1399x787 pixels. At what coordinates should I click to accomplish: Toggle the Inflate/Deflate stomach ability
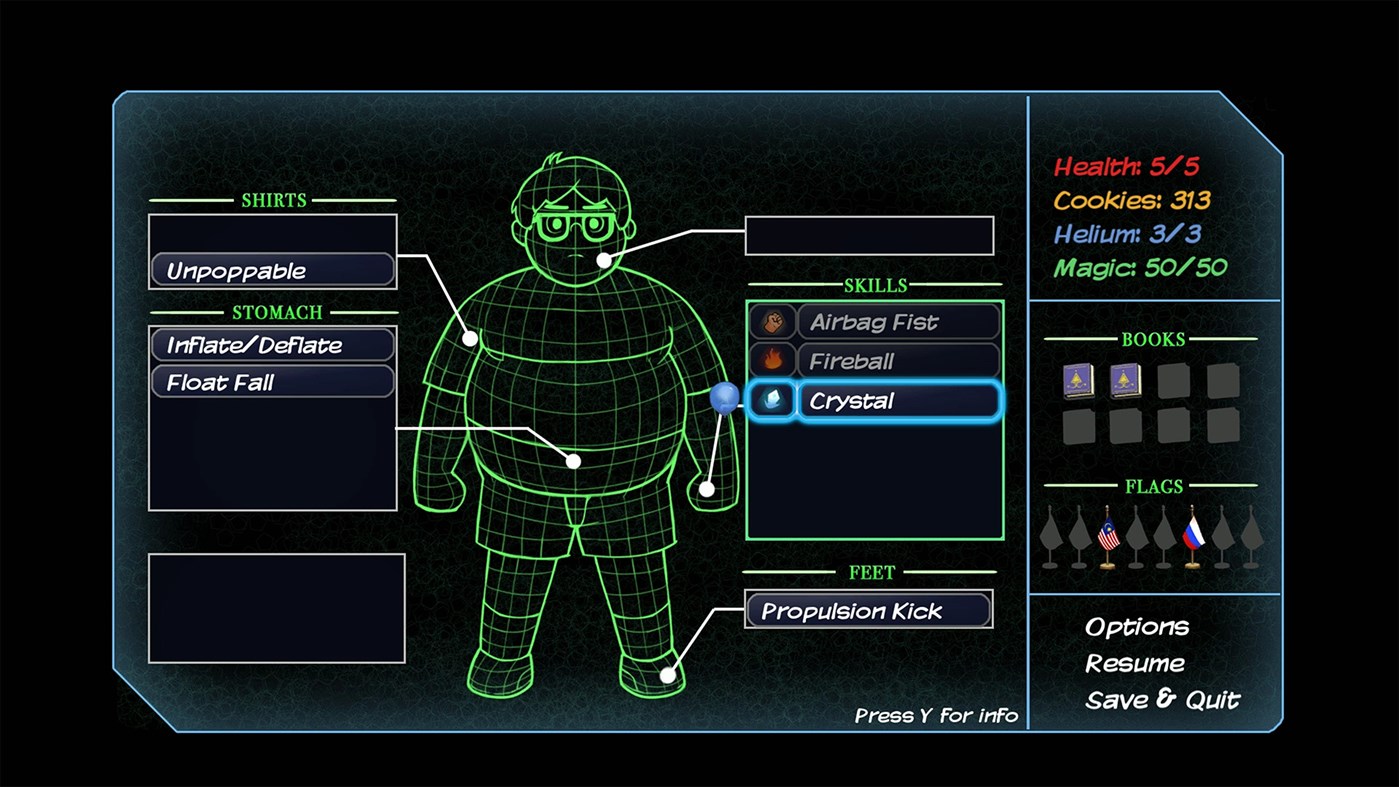click(x=272, y=345)
